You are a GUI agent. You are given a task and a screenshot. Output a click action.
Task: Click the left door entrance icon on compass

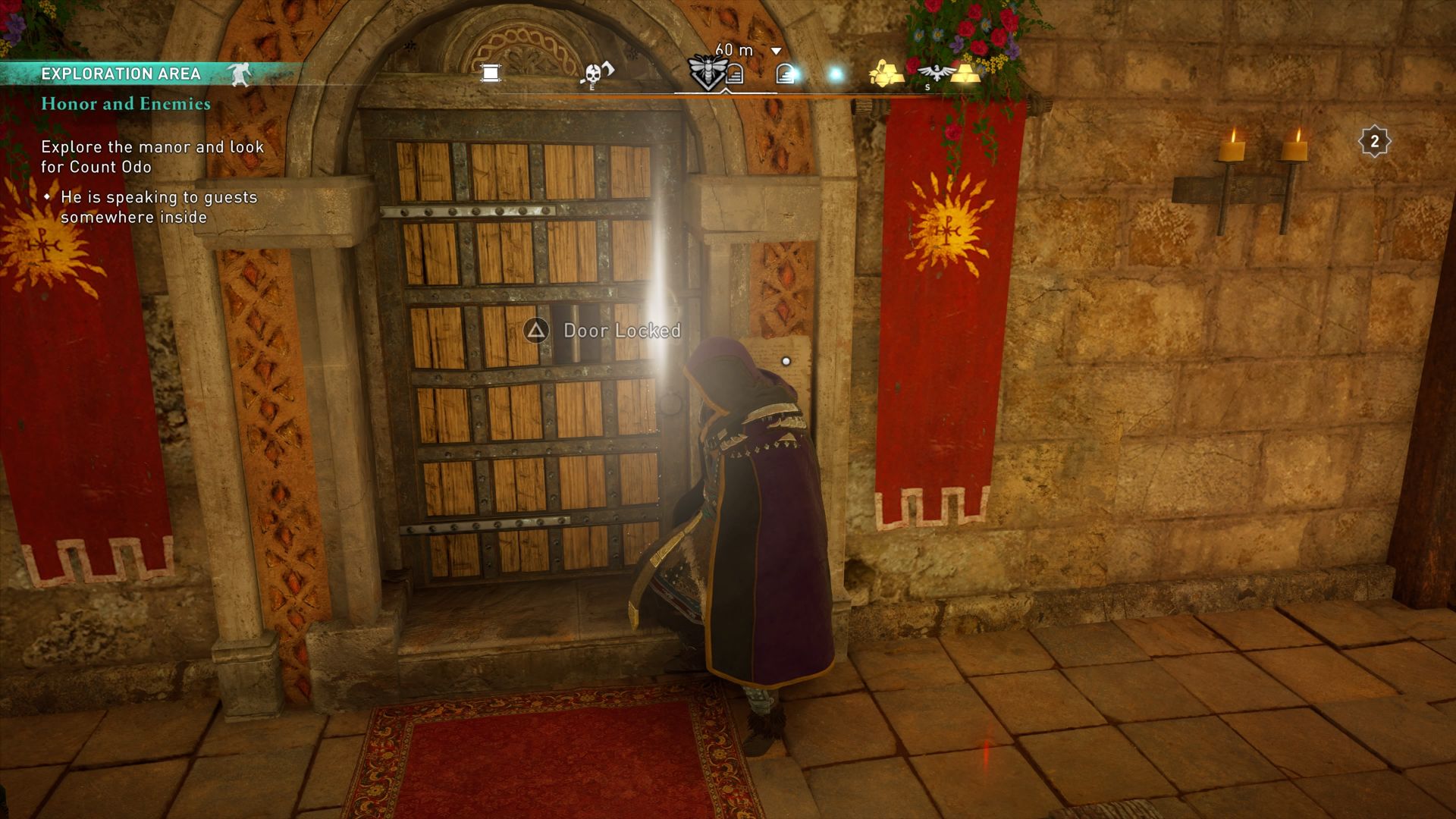coord(735,73)
